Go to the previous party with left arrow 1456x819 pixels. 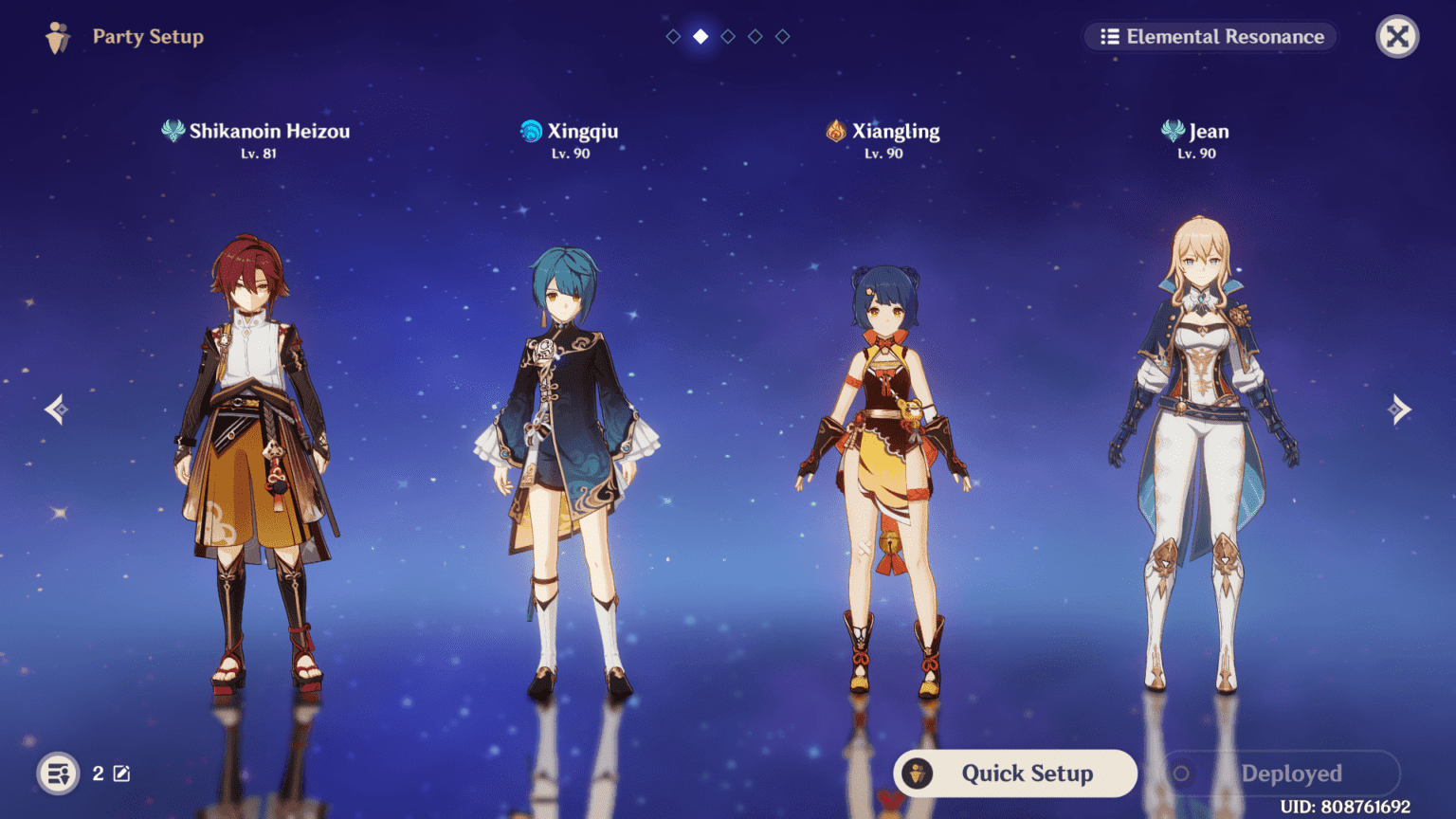point(56,409)
